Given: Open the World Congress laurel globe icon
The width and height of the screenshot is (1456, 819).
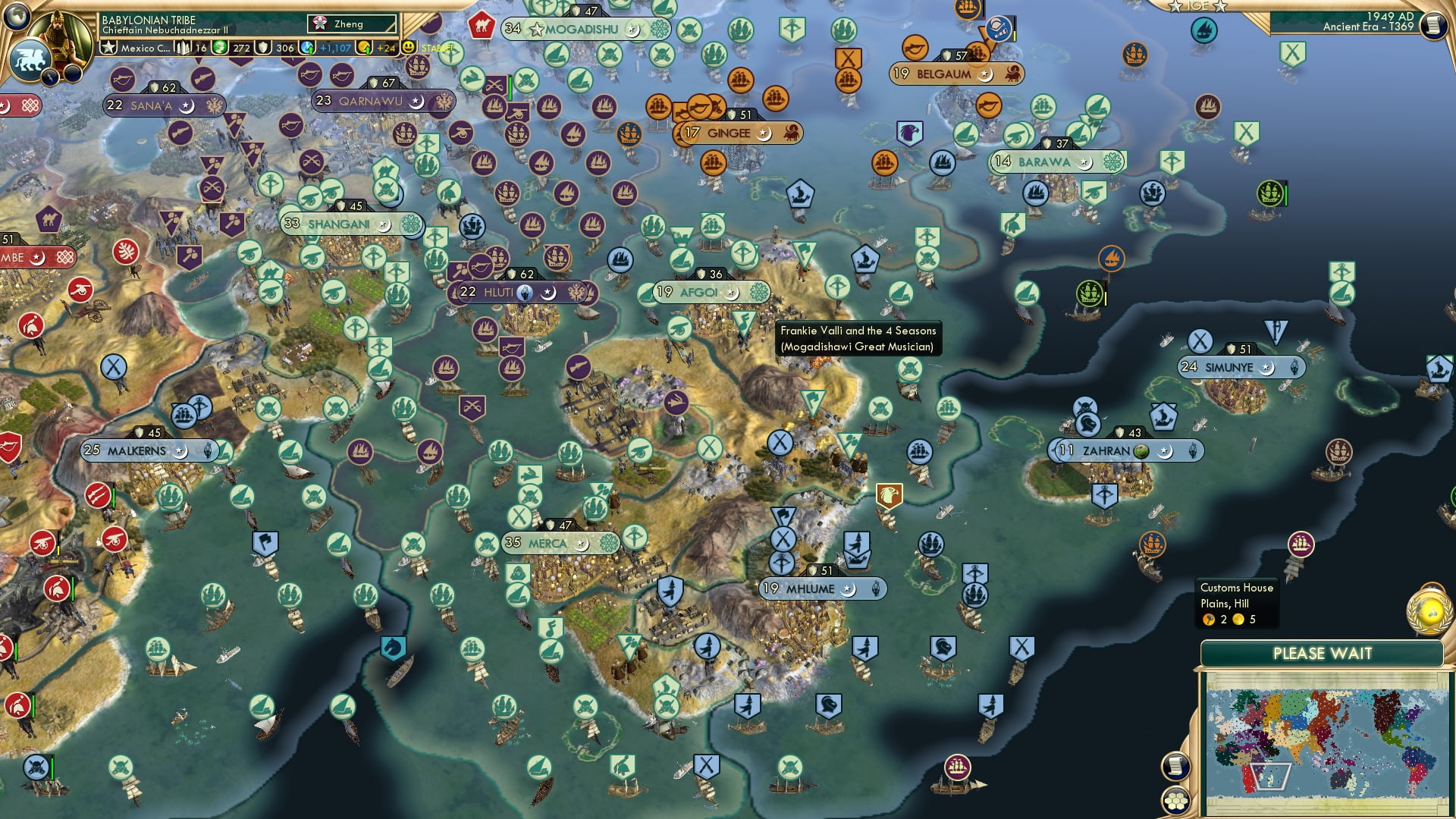Looking at the screenshot, I should (1429, 609).
